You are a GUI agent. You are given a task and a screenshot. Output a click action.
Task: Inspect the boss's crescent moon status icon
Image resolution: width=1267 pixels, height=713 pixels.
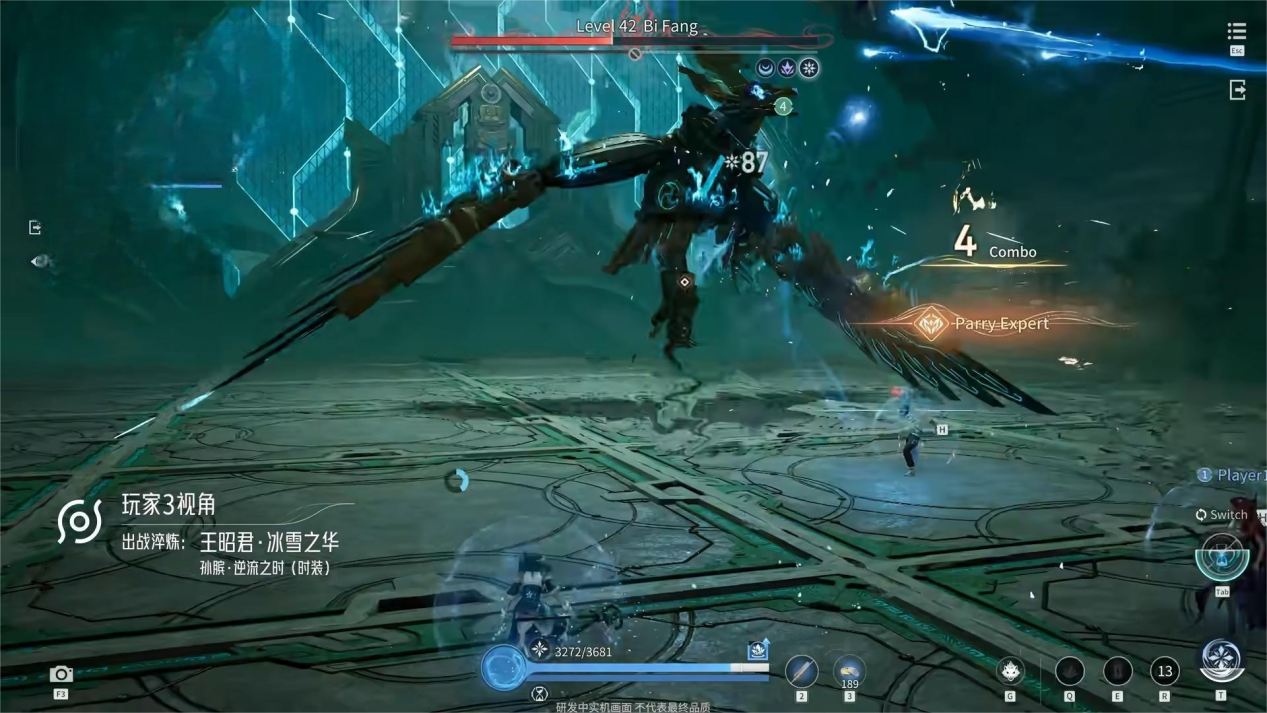(x=765, y=68)
